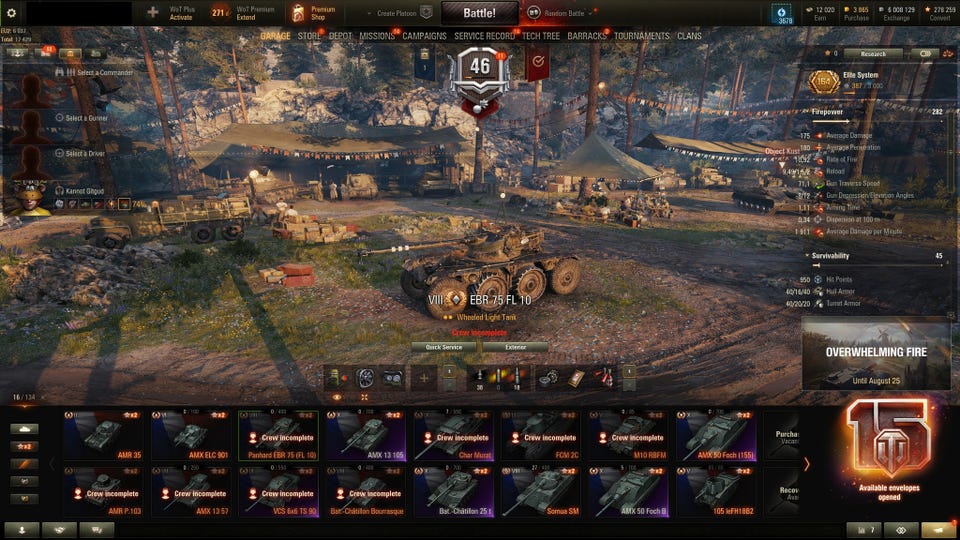
Task: Go to the Barracks tab
Action: (586, 36)
